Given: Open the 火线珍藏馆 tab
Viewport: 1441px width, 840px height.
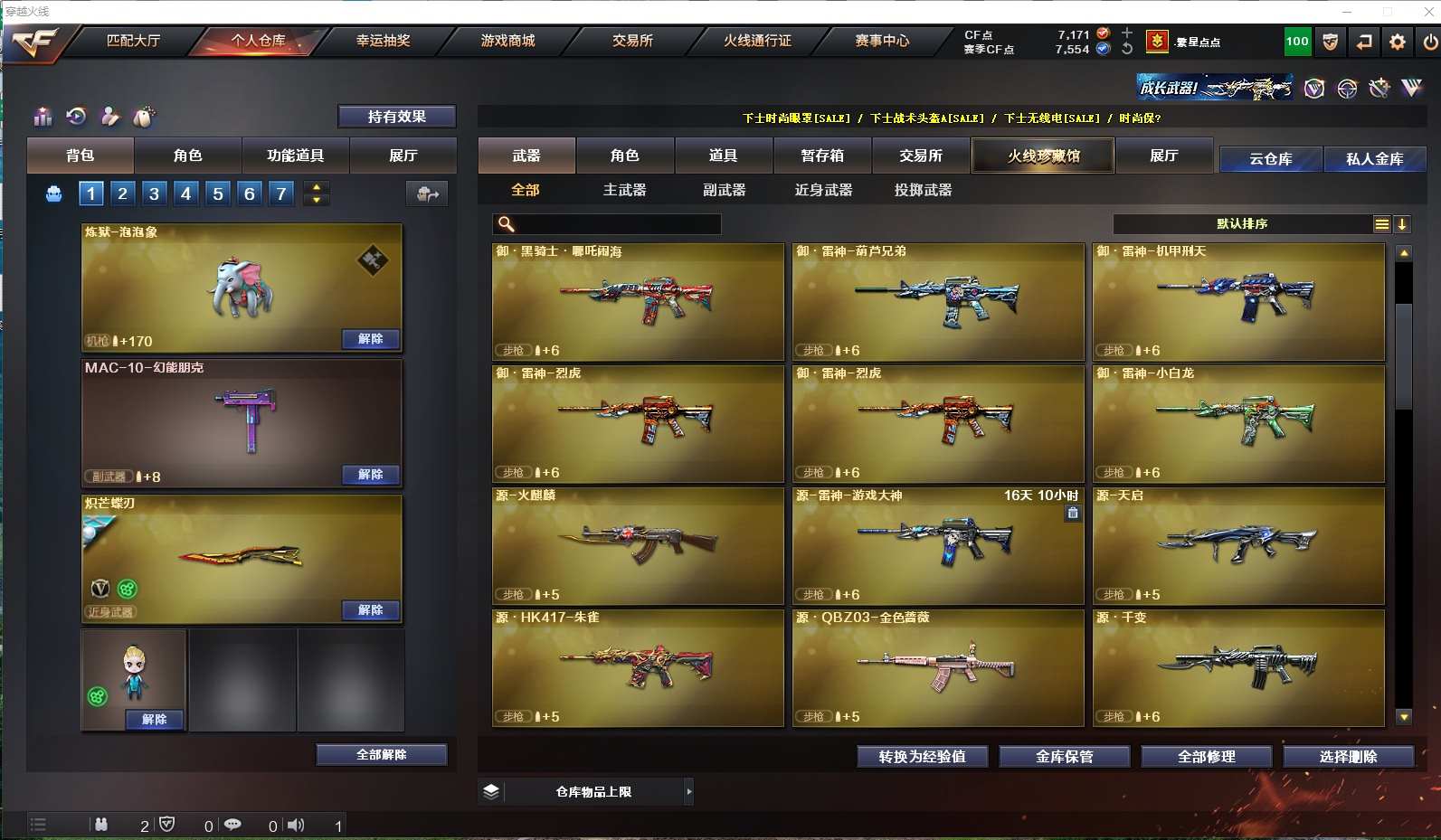Looking at the screenshot, I should (x=1043, y=156).
